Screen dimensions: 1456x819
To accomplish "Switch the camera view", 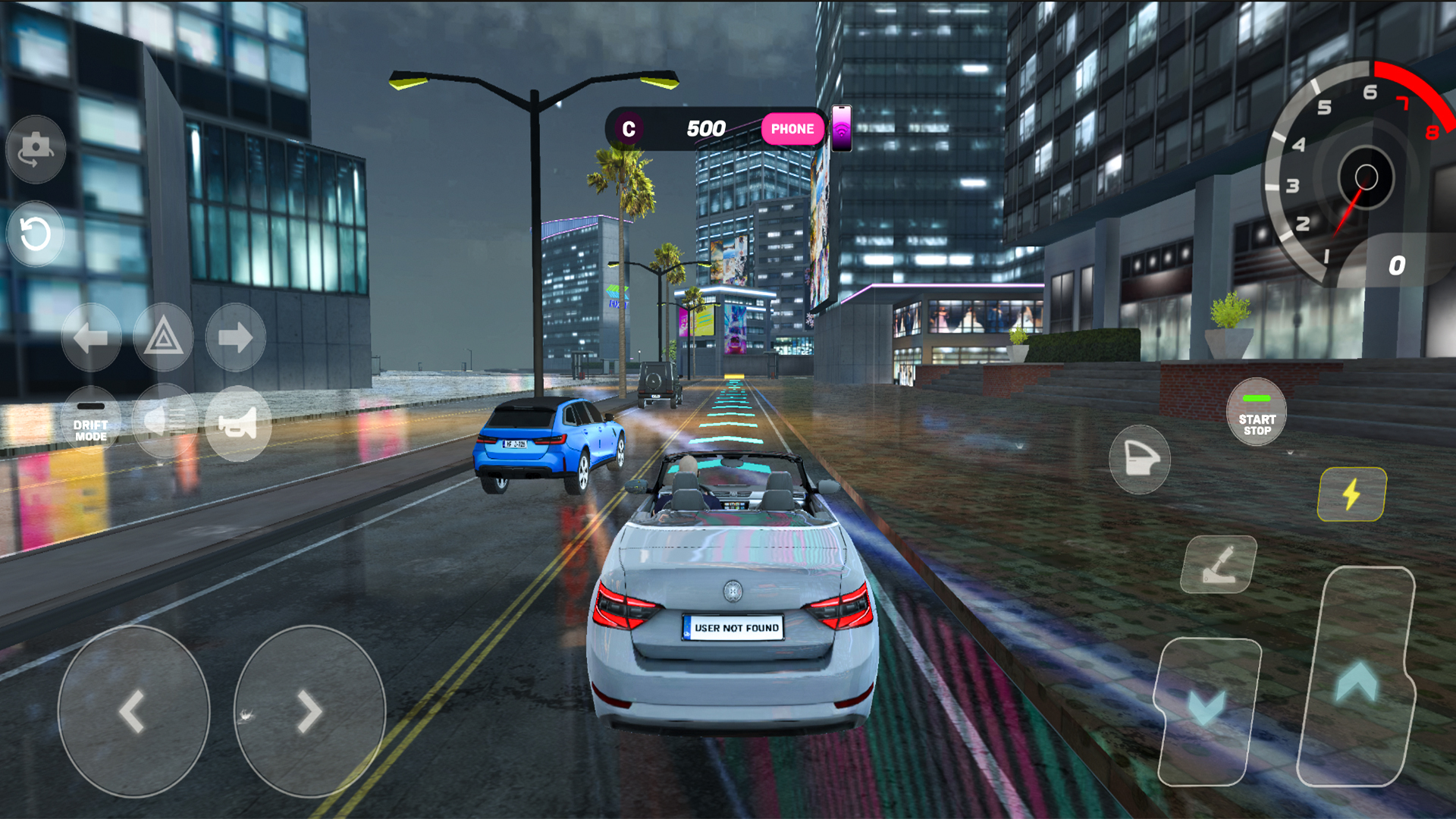I will (36, 149).
